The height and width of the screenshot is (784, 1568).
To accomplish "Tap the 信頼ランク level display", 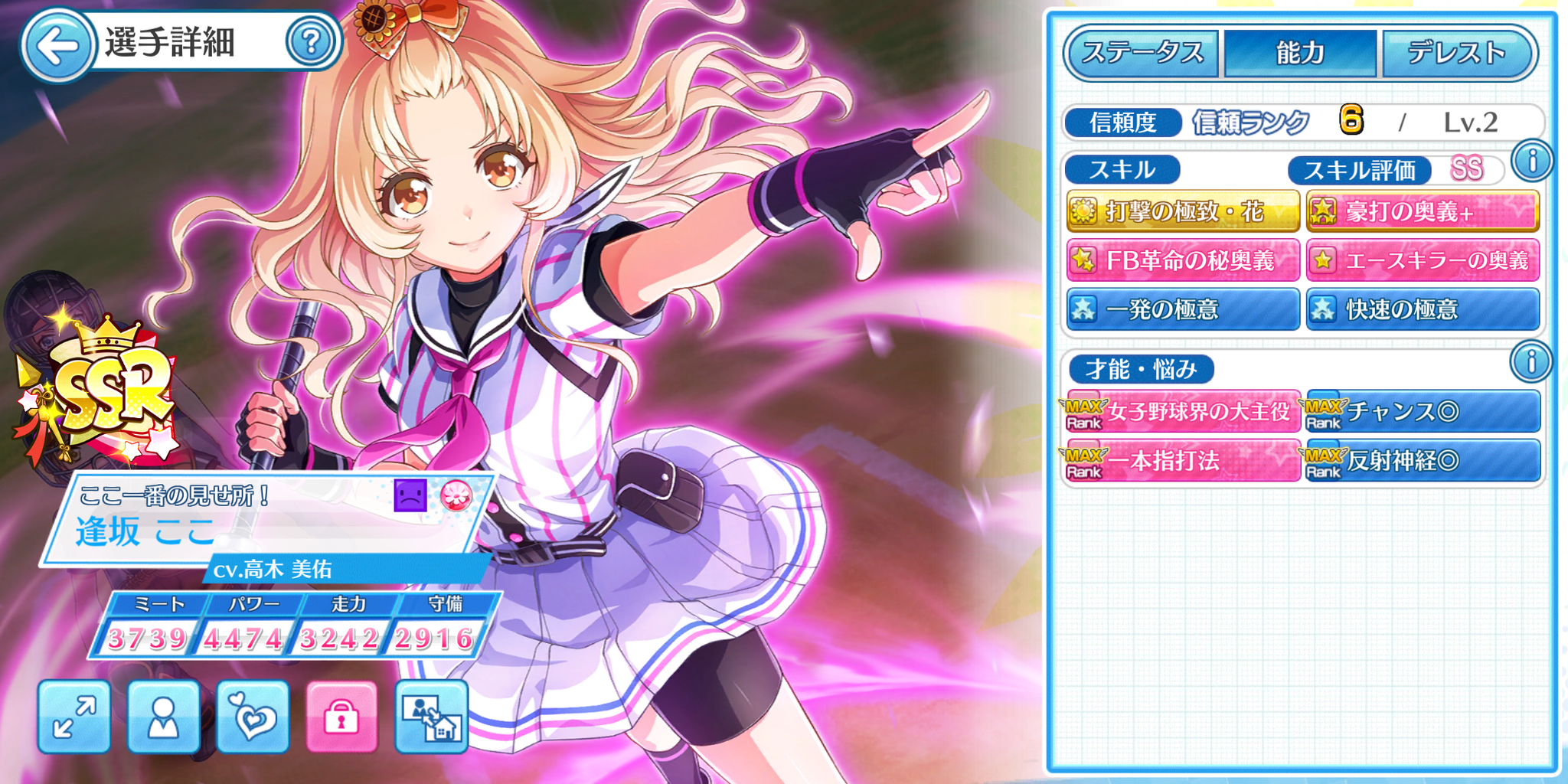I will tap(1271, 120).
